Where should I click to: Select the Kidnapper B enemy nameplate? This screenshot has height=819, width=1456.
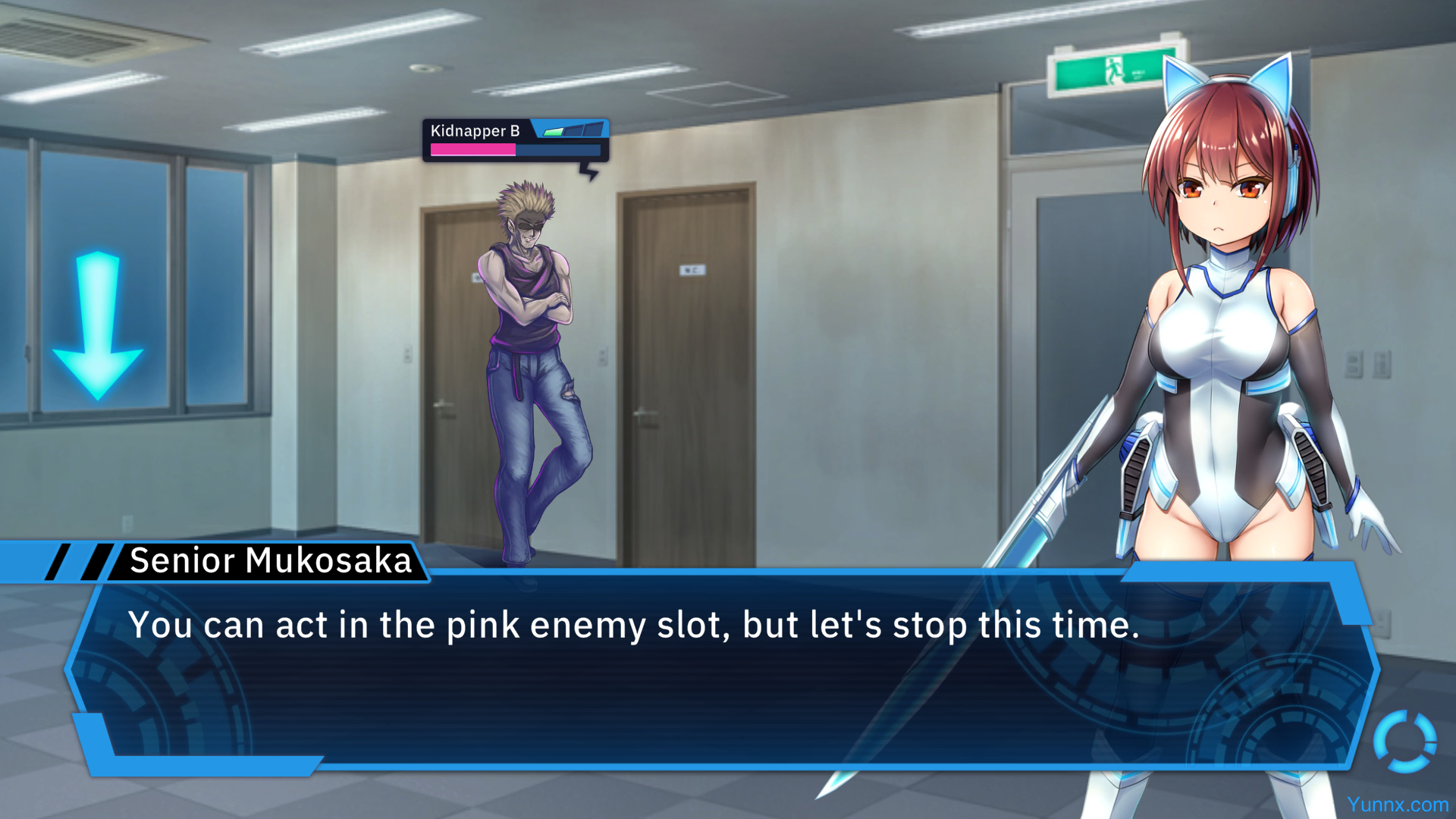(516, 140)
